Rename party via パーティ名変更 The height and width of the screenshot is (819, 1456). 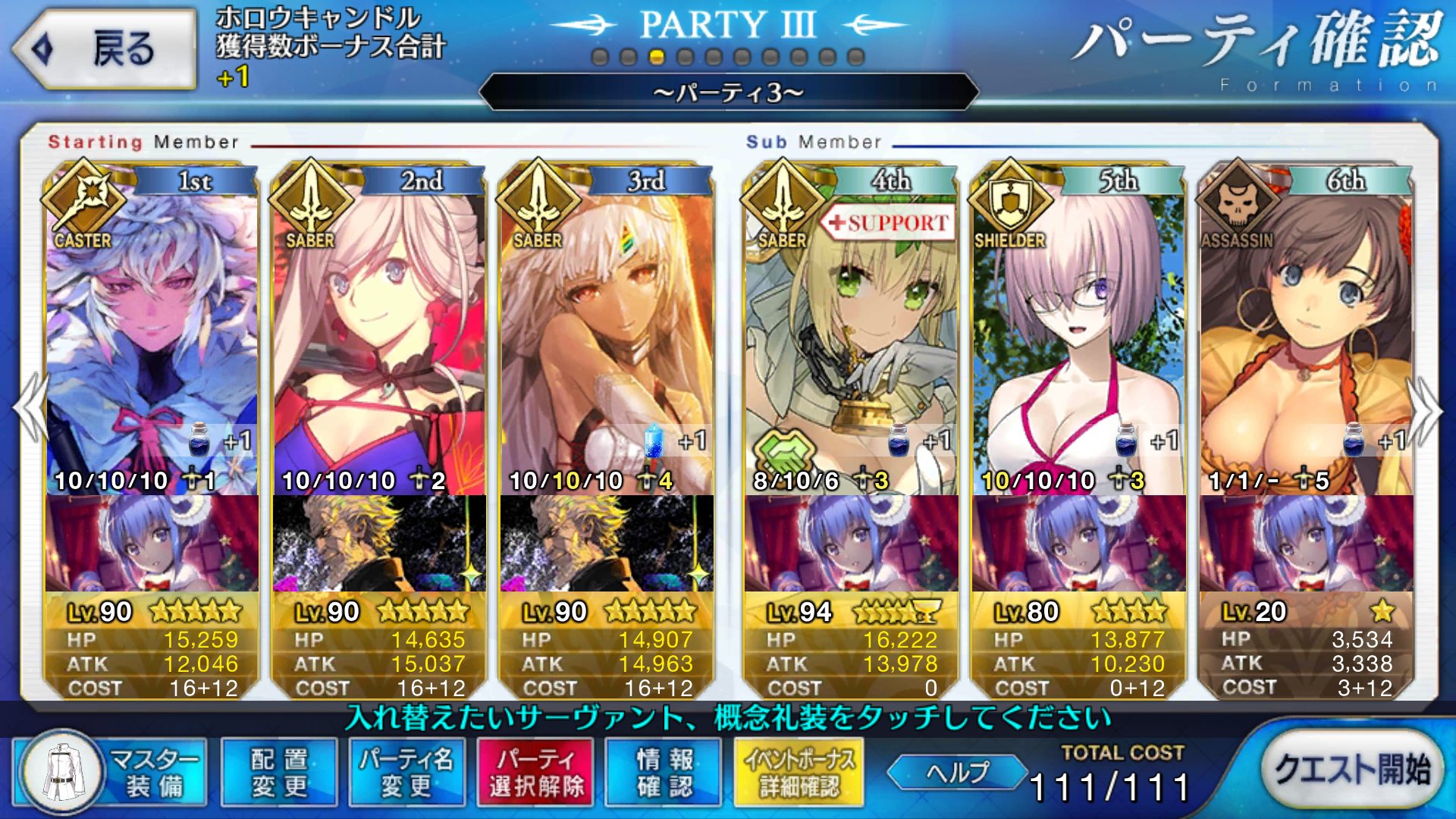[x=406, y=773]
